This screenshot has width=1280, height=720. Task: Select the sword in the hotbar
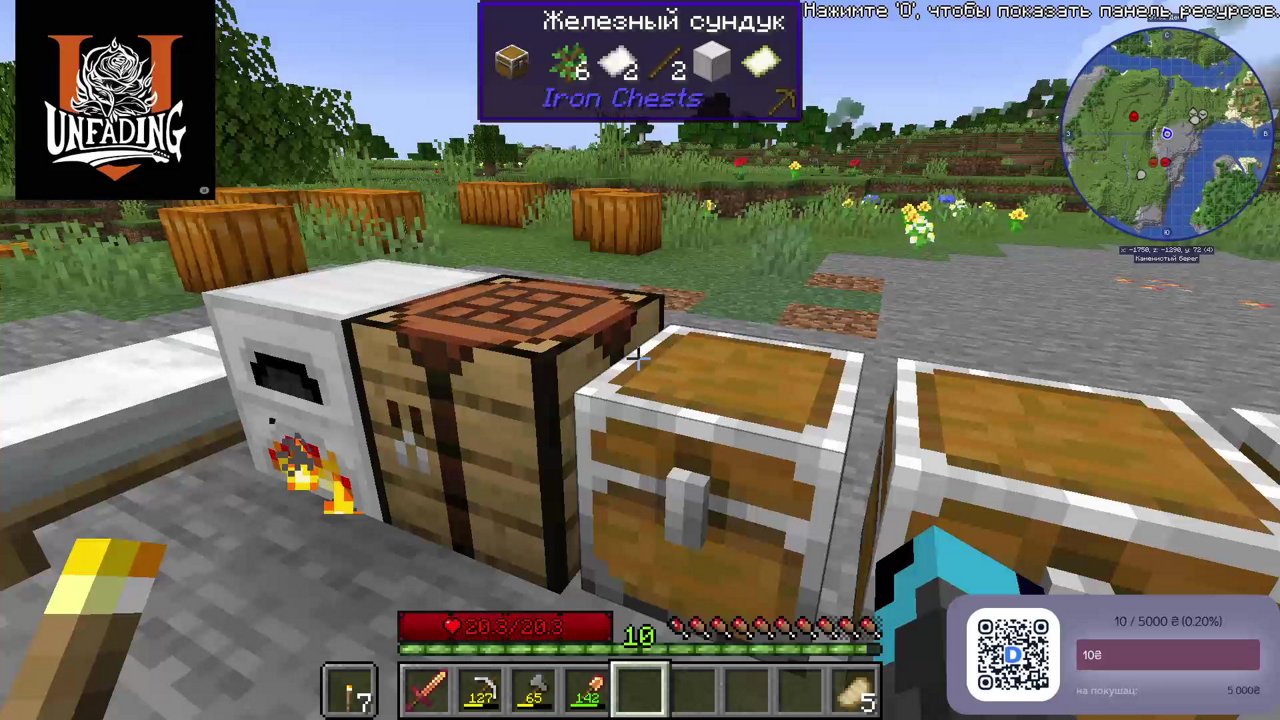(427, 687)
